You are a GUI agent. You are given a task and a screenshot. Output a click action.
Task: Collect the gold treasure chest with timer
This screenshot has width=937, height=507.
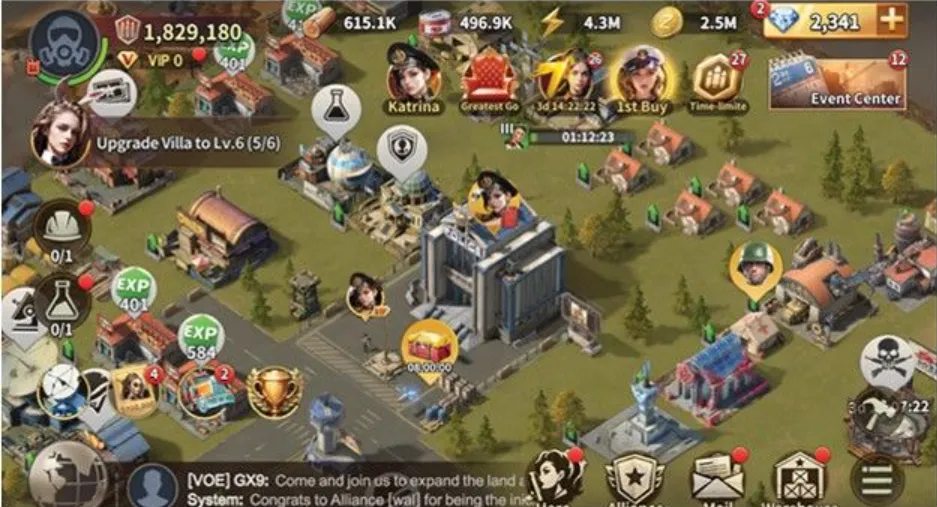430,345
